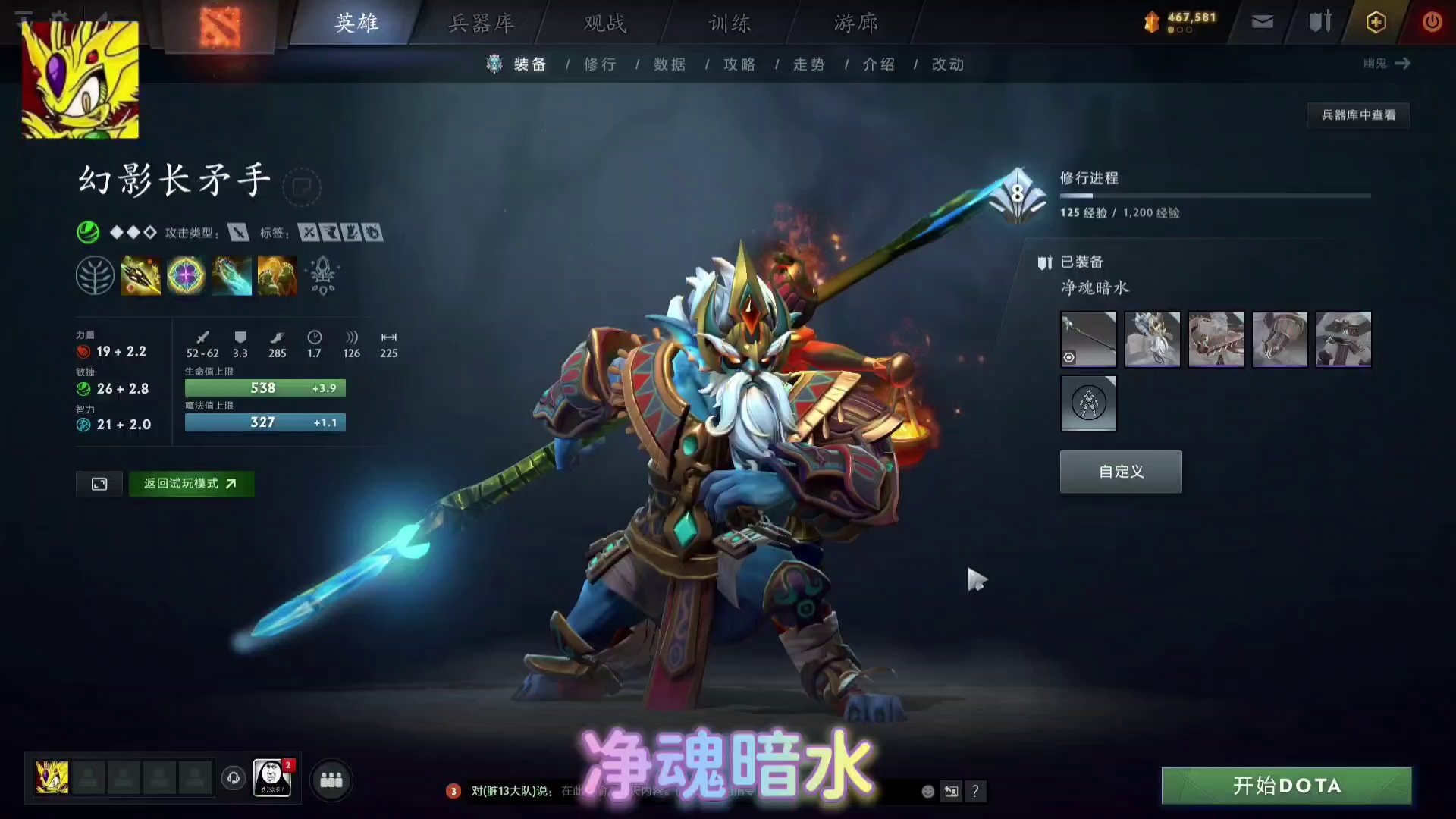
Task: Expand the hero preview fullscreen toggle
Action: [x=99, y=484]
